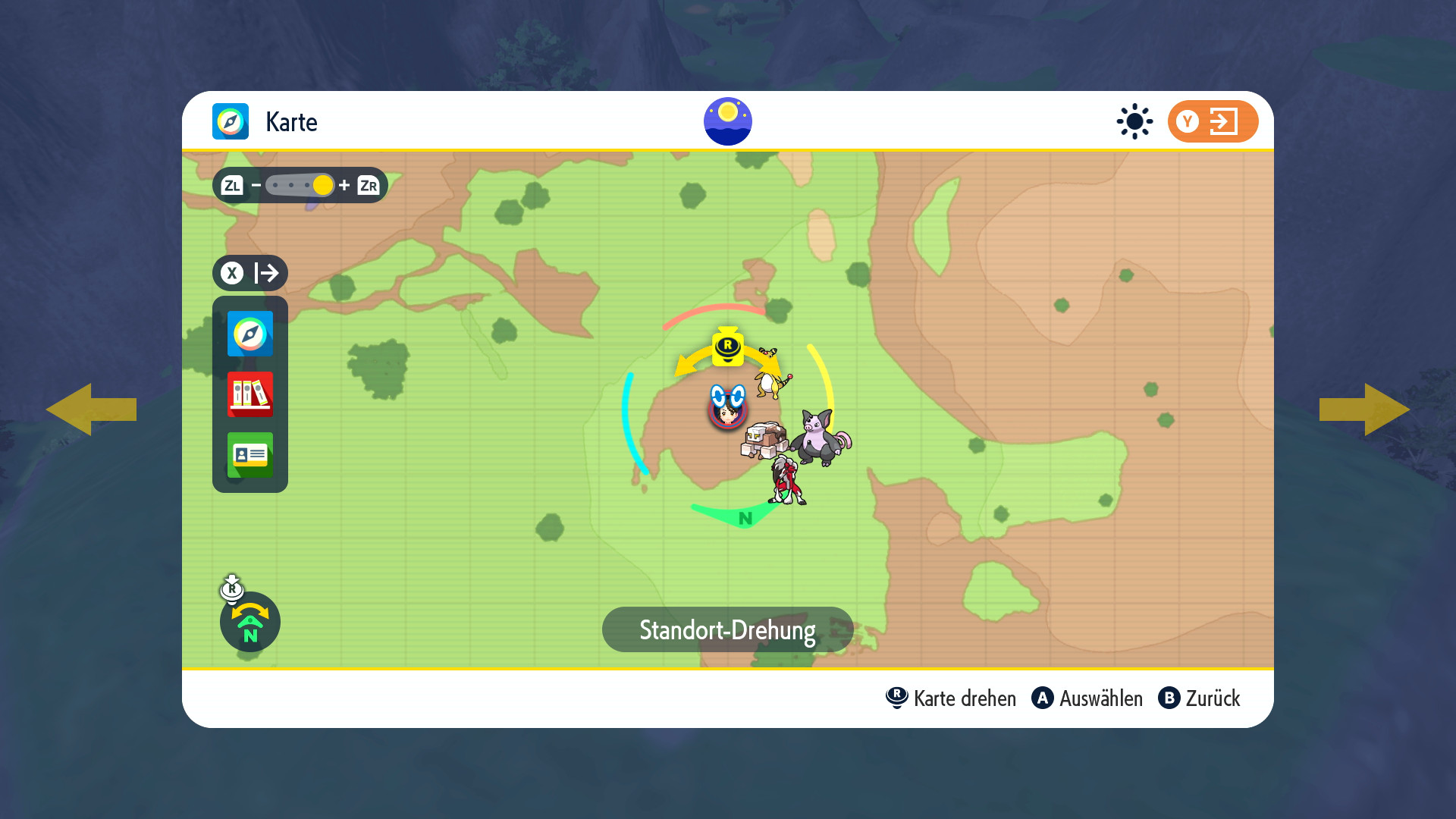1456x819 pixels.
Task: Click the Karte drehen option
Action: [x=951, y=698]
